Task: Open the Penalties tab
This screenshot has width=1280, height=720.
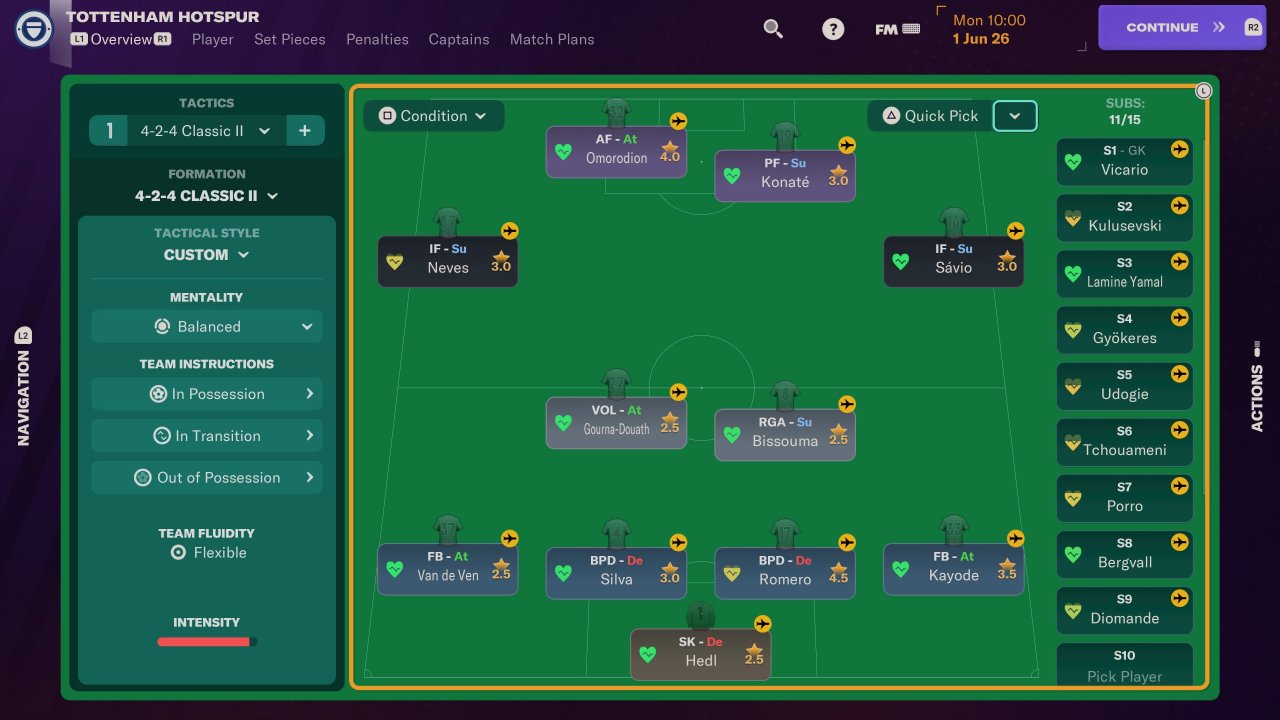Action: pyautogui.click(x=377, y=39)
